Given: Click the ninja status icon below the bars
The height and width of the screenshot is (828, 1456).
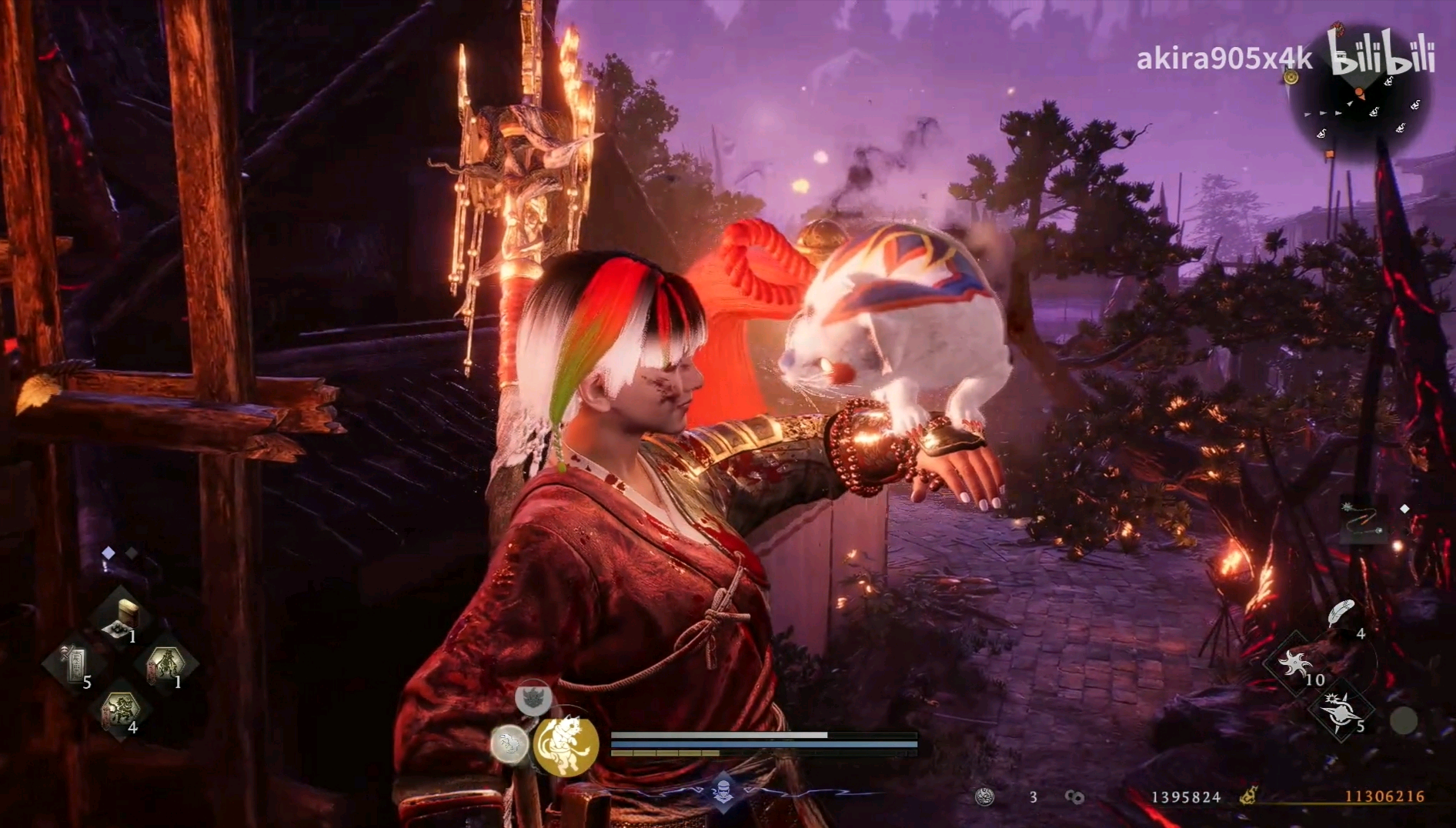Looking at the screenshot, I should click(x=723, y=790).
